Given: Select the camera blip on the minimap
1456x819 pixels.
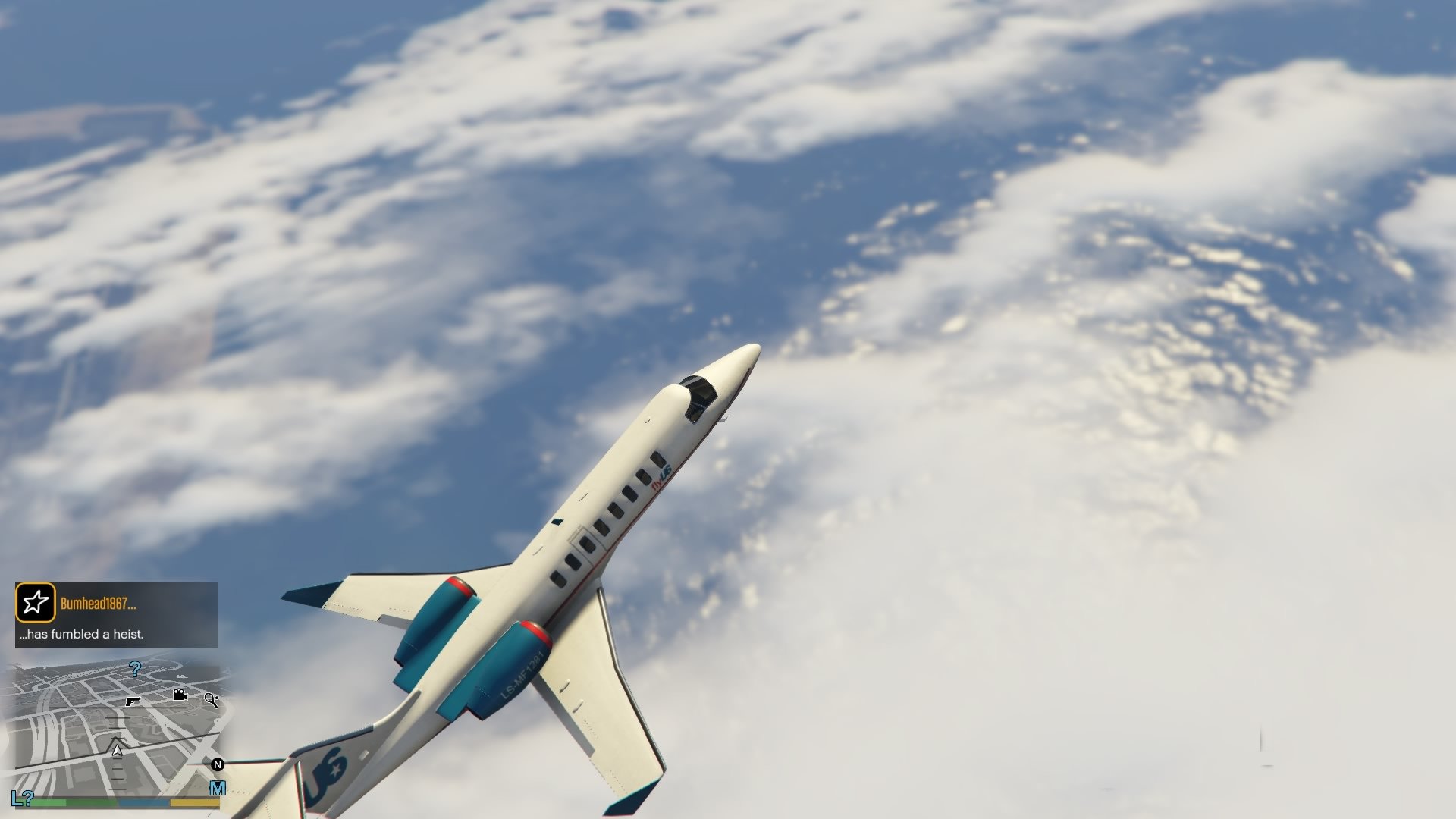Looking at the screenshot, I should 180,696.
